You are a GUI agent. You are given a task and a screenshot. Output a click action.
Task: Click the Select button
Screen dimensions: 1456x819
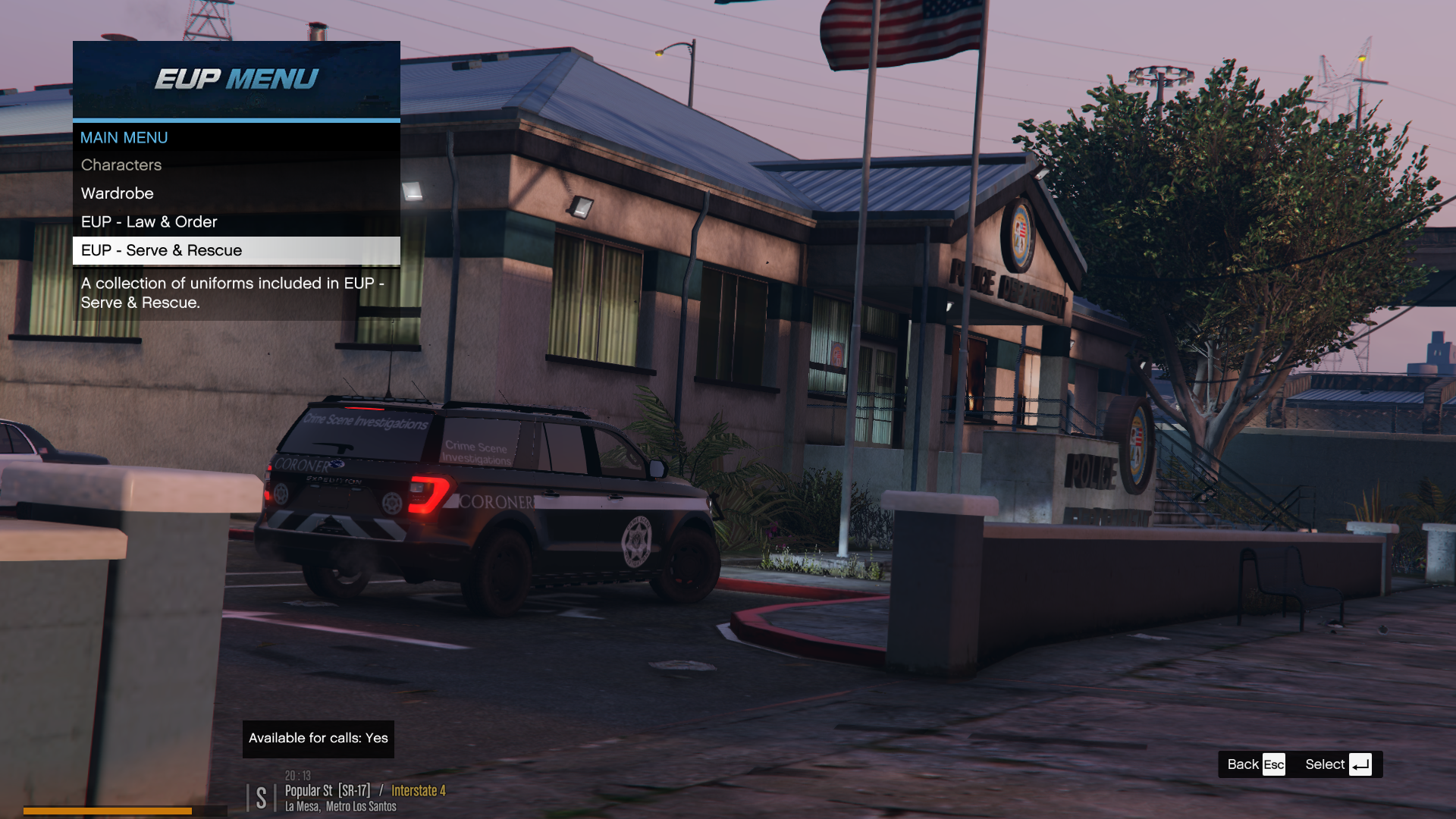(x=1338, y=764)
